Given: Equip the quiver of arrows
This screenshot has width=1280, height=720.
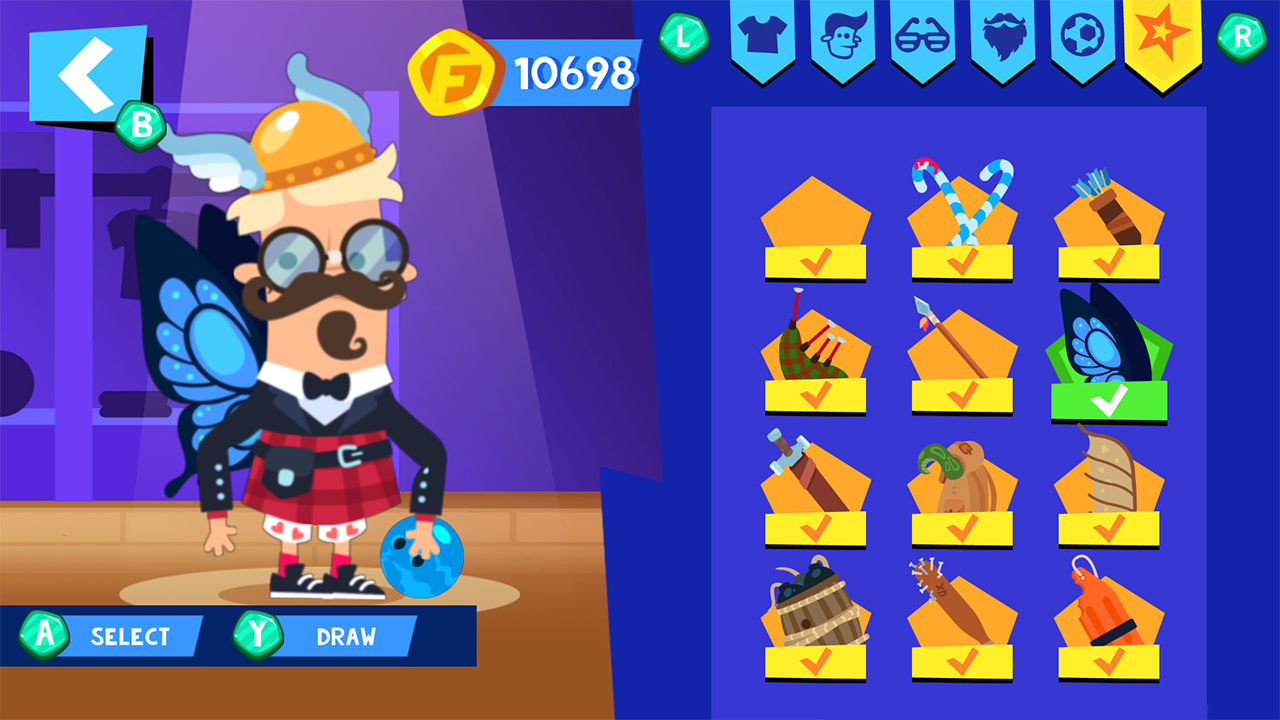Looking at the screenshot, I should pos(1108,215).
